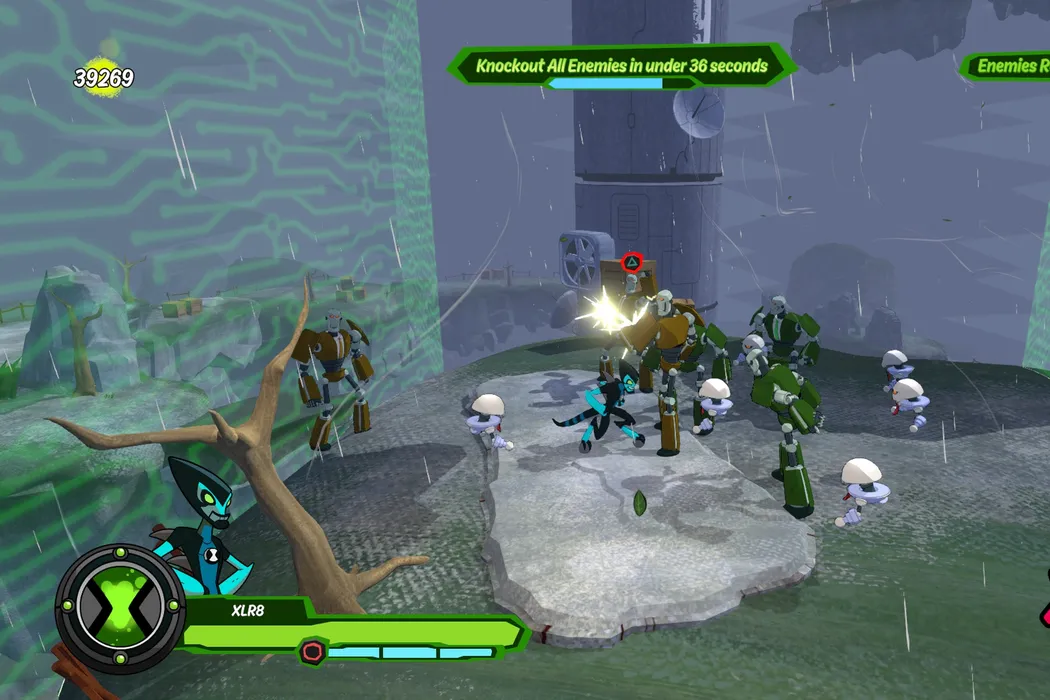The height and width of the screenshot is (700, 1050).
Task: Open the Knockout All Enemies objective banner
Action: point(621,67)
